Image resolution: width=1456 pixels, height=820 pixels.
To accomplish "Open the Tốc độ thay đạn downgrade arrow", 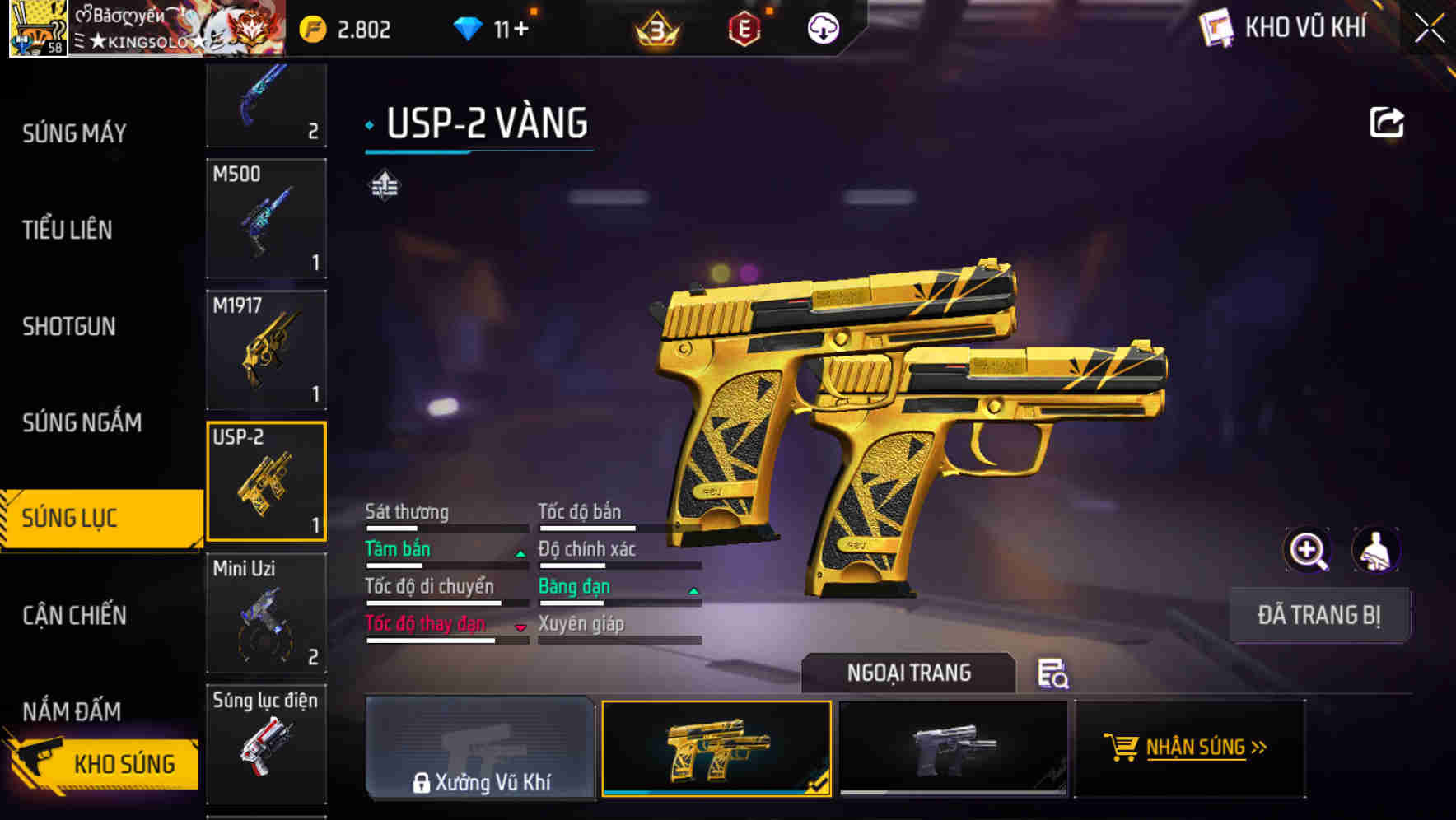I will [x=520, y=627].
